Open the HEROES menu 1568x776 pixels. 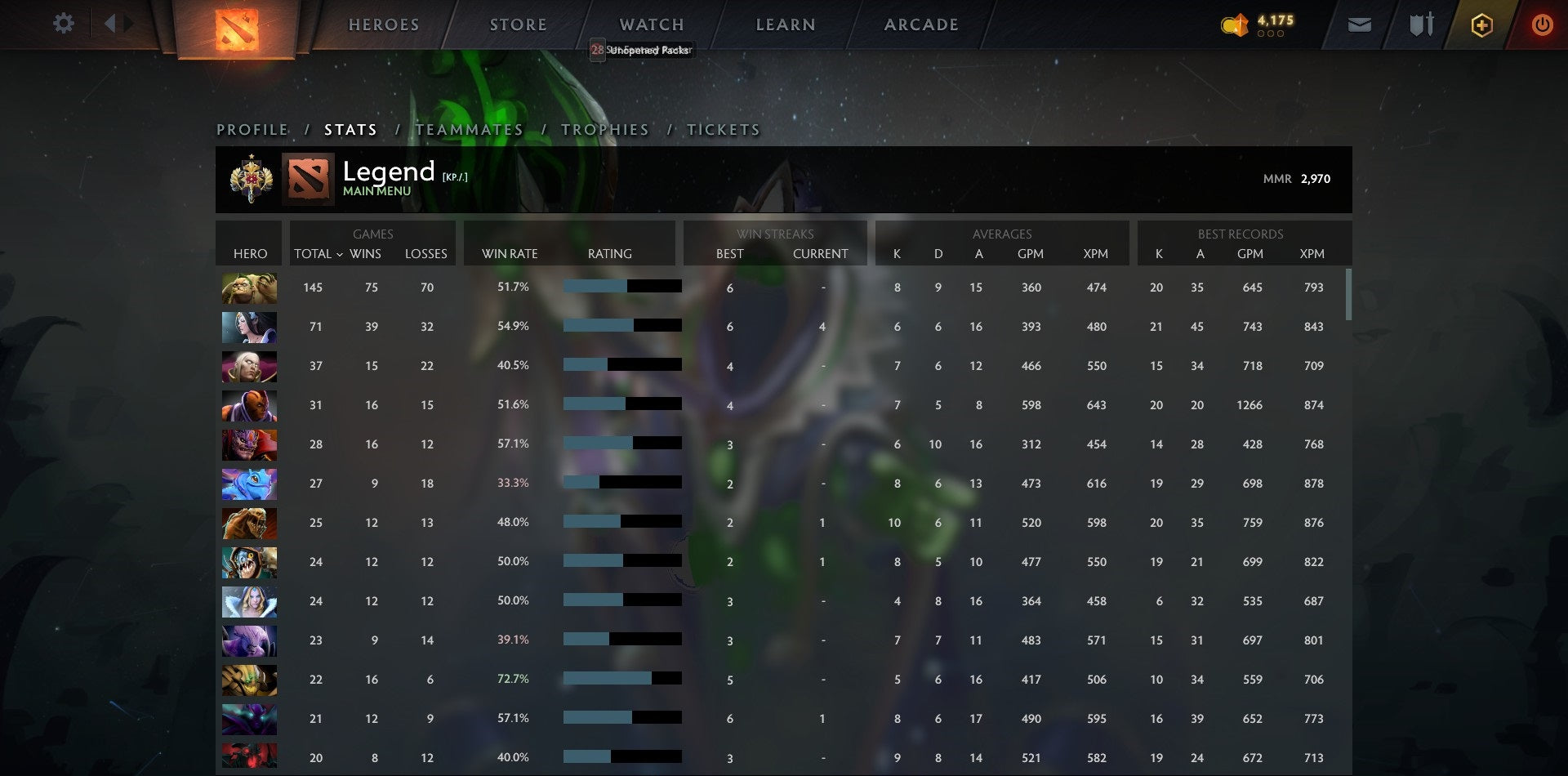click(x=384, y=24)
